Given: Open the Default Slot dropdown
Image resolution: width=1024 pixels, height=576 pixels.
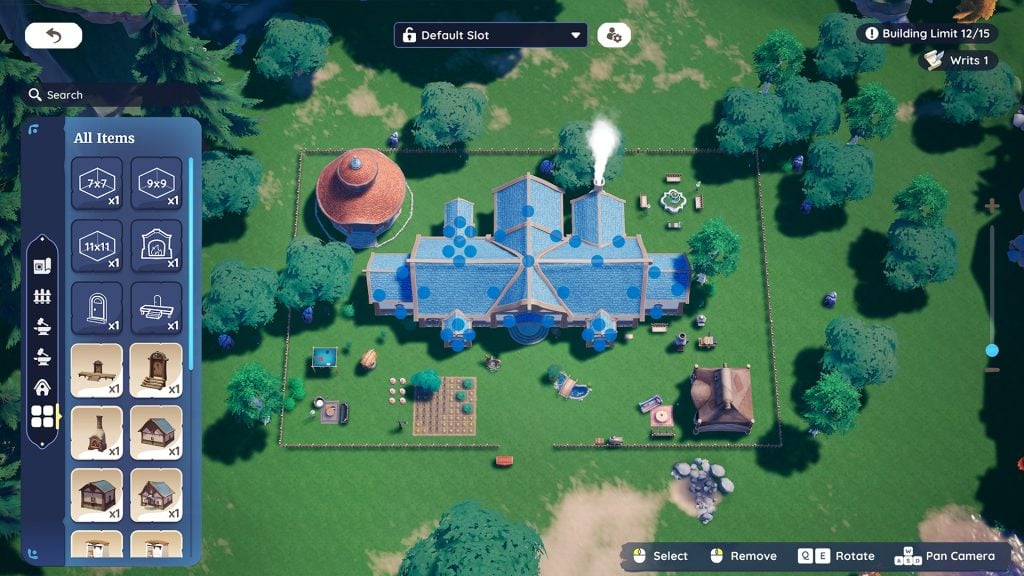Looking at the screenshot, I should click(x=490, y=35).
